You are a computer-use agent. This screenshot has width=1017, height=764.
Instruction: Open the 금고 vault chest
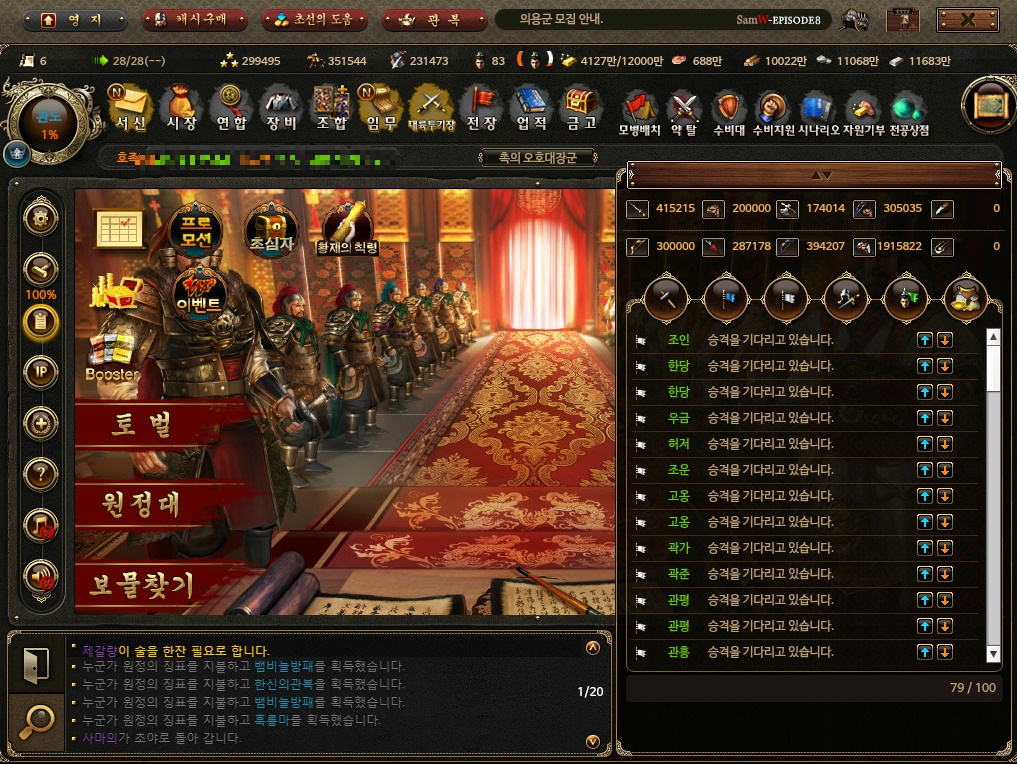click(581, 108)
